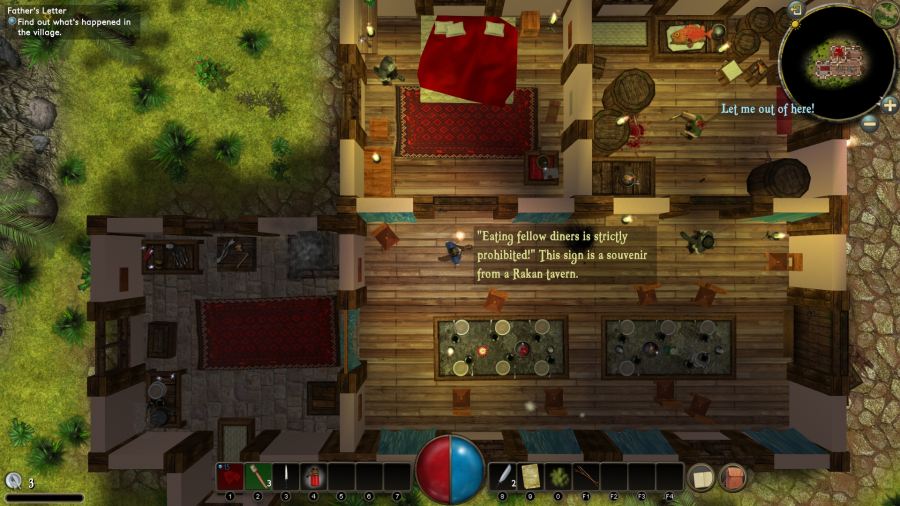
Task: Click the exit arrow icon beside the minimap
Action: click(796, 9)
